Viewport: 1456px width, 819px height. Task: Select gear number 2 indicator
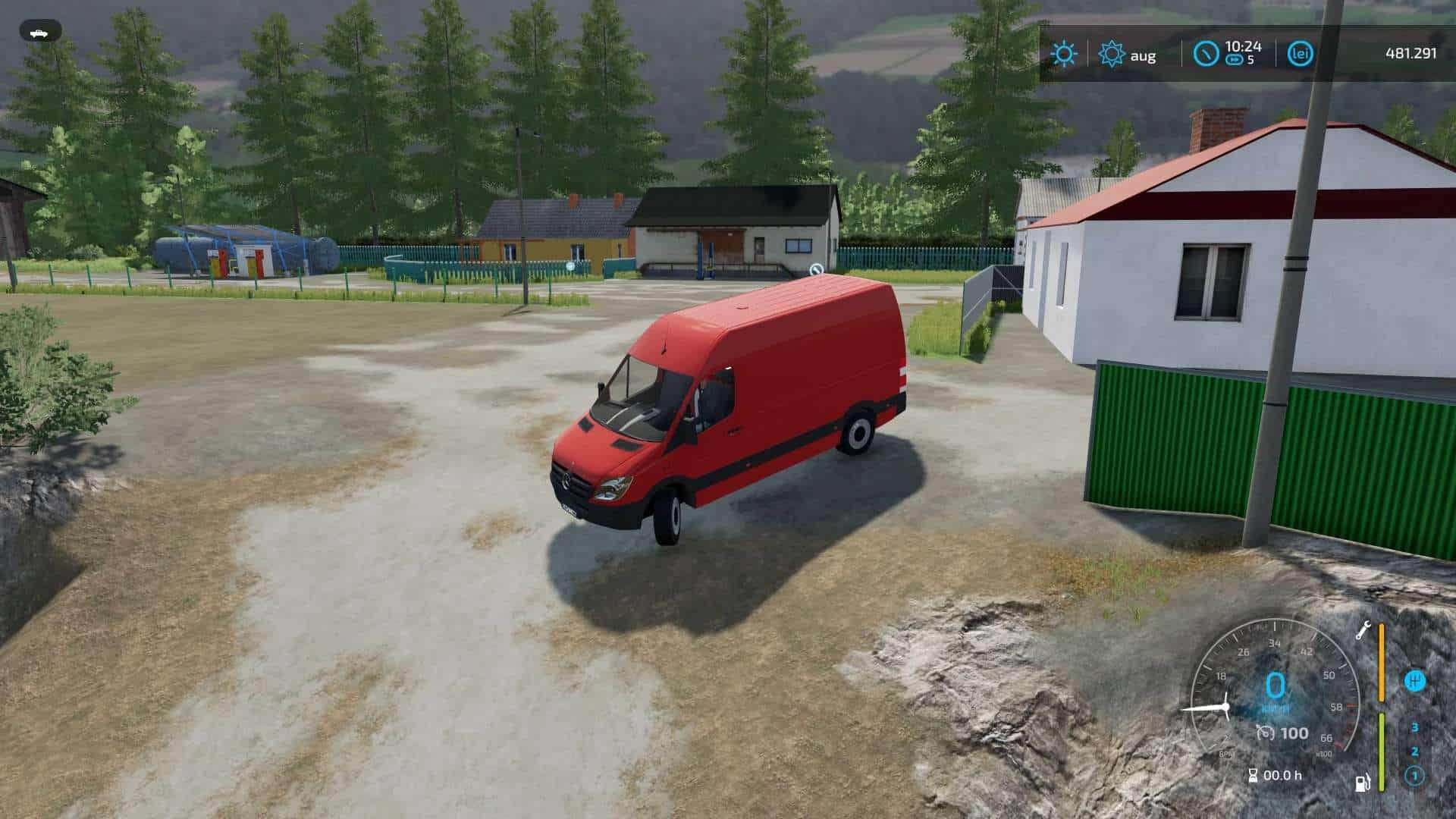1415,752
